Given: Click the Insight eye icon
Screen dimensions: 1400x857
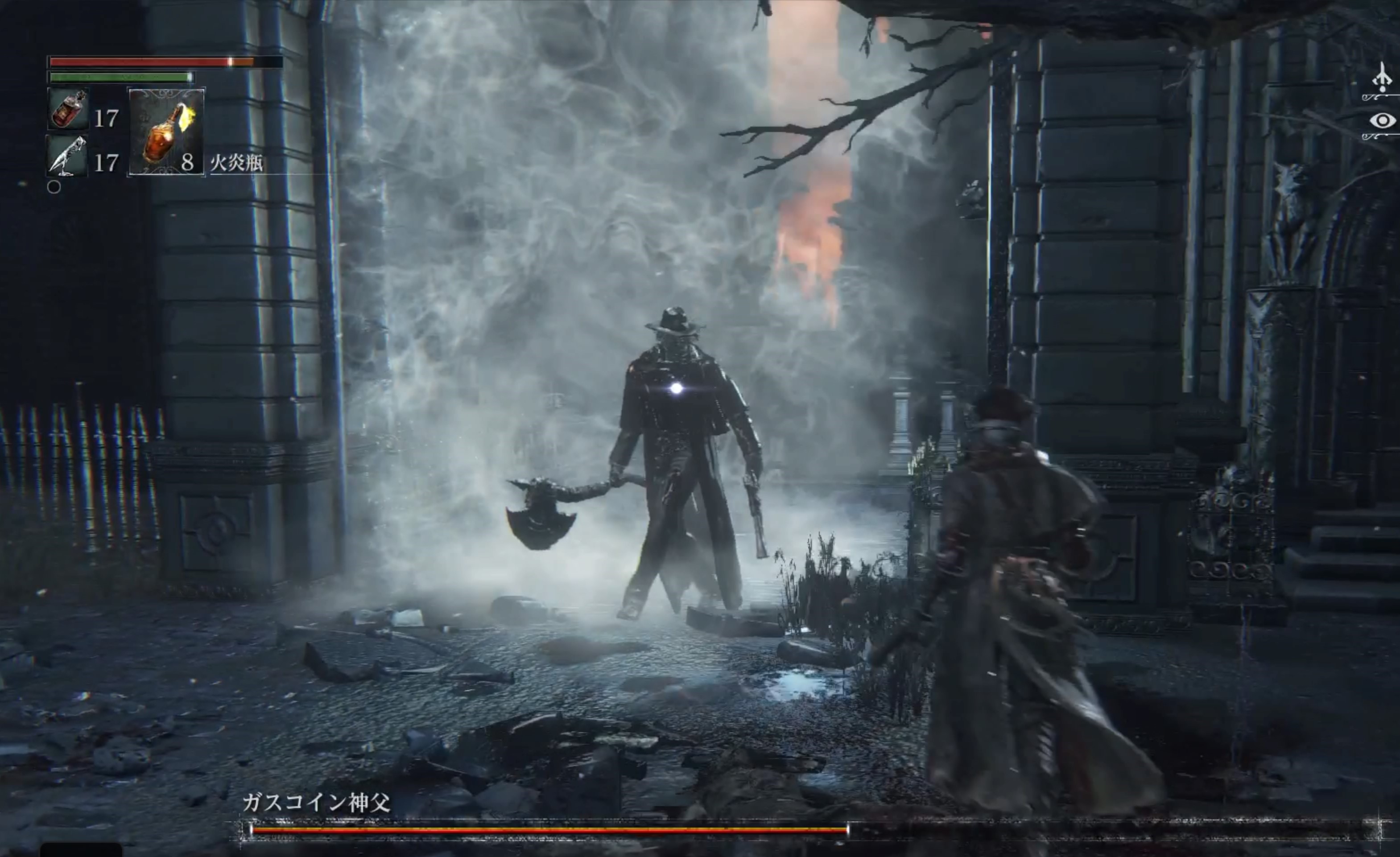Looking at the screenshot, I should coord(1382,121).
